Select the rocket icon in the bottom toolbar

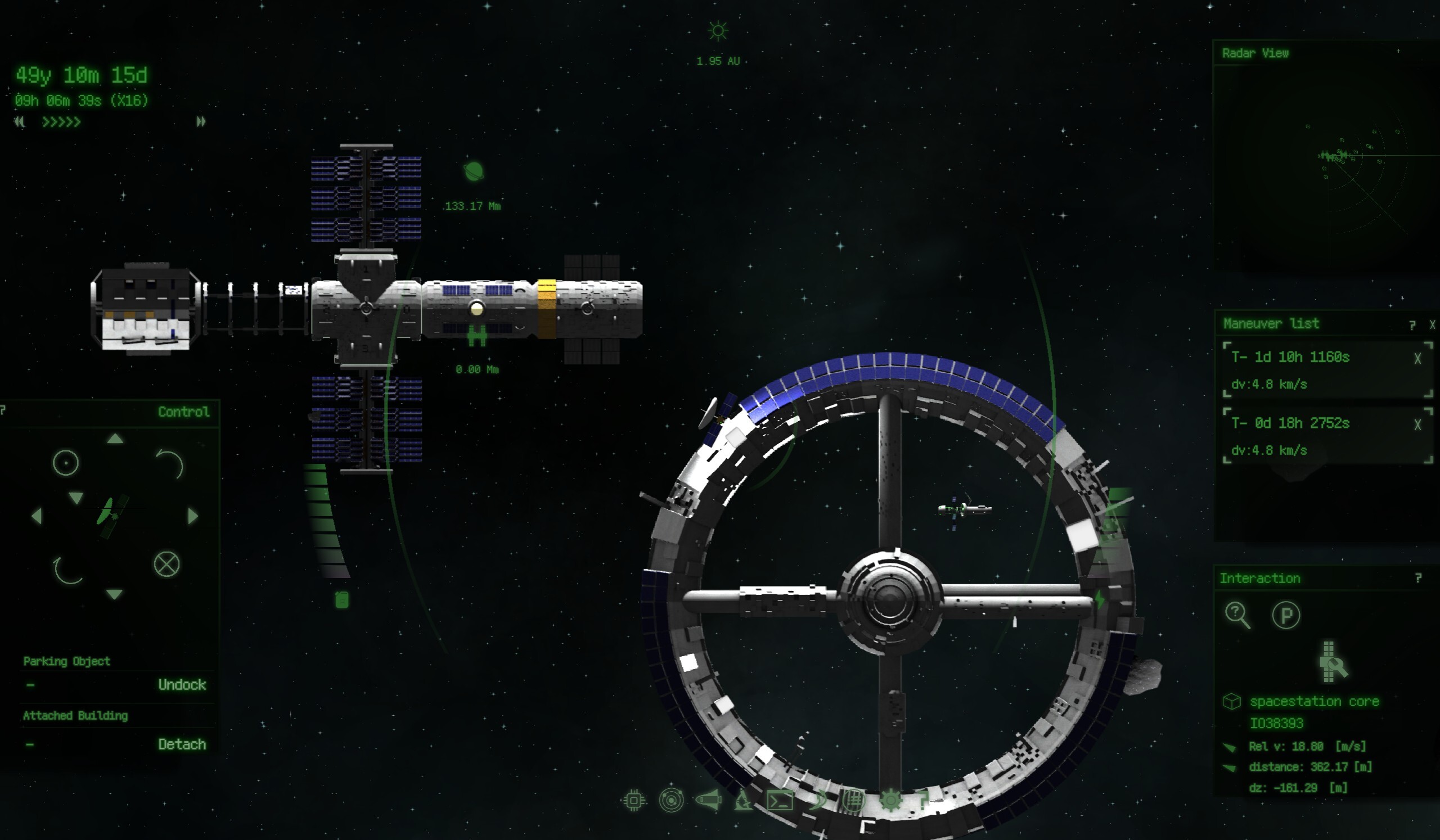coord(708,801)
